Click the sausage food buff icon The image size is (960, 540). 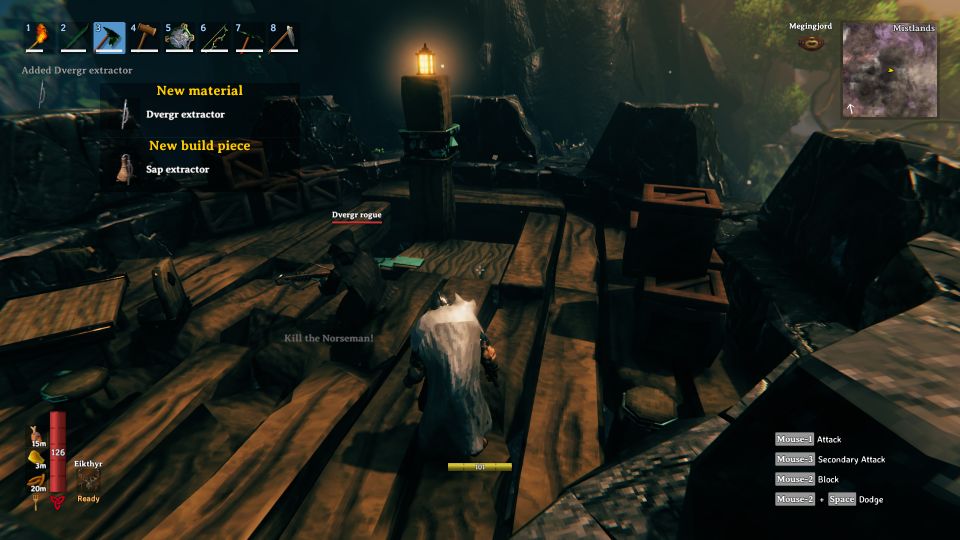(x=35, y=480)
